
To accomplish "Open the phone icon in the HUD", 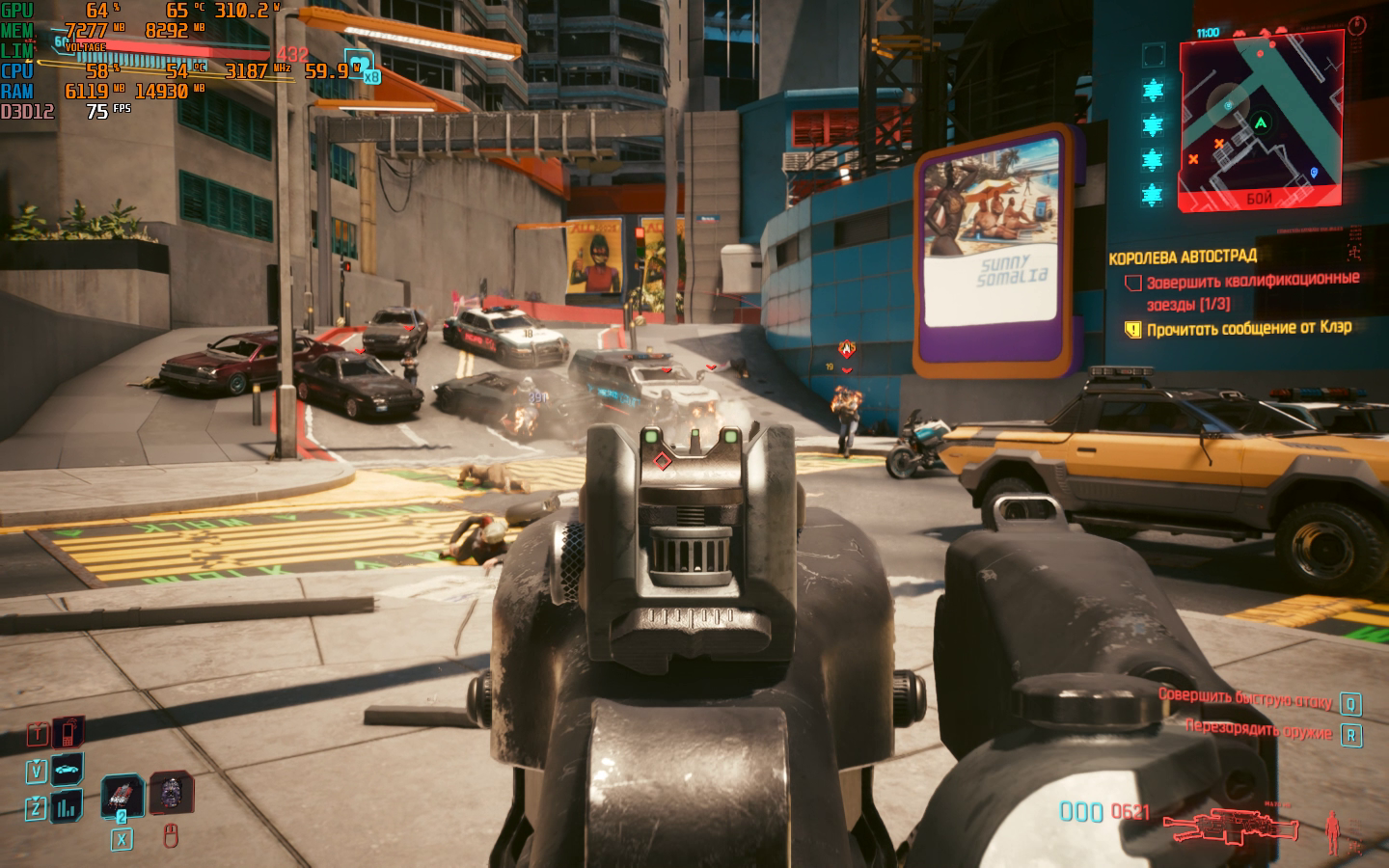I will coord(68,733).
